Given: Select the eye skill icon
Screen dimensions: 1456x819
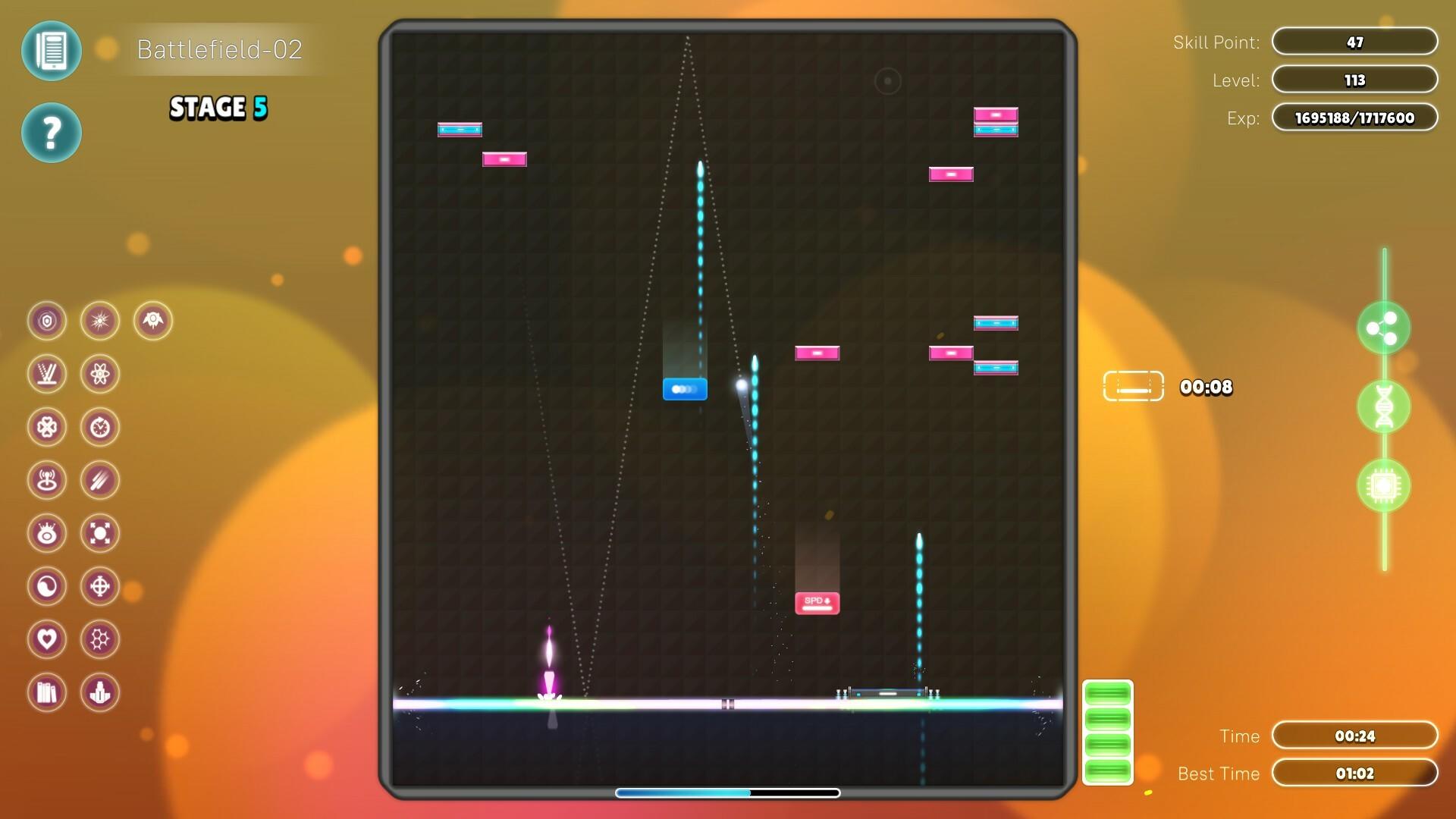Looking at the screenshot, I should [47, 533].
